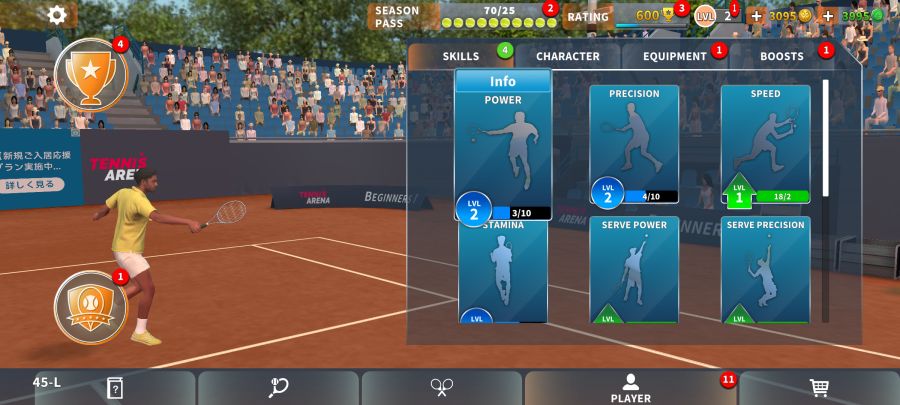Open the question-mark card menu
Viewport: 900px width, 405px height.
[x=115, y=388]
